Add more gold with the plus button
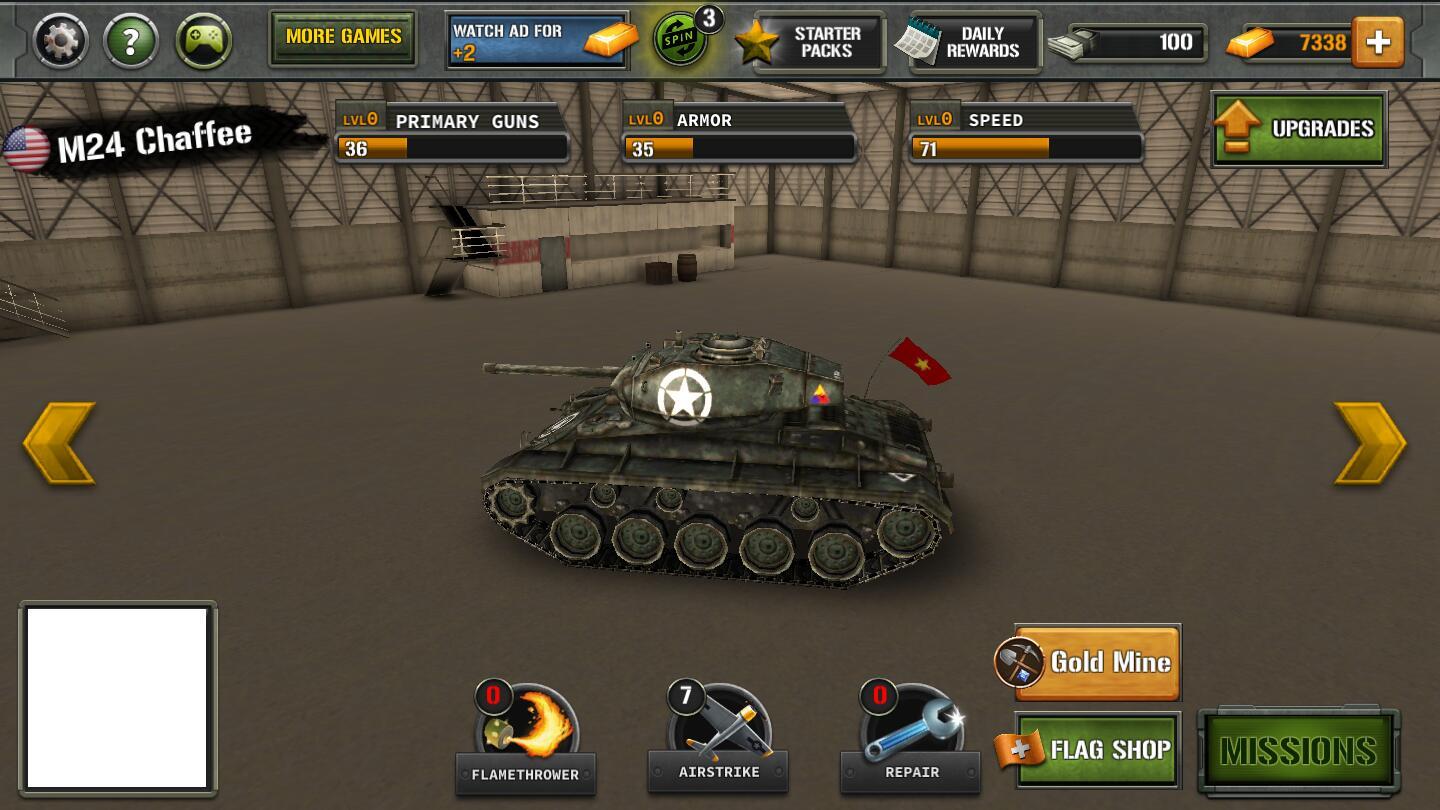 (x=1378, y=43)
